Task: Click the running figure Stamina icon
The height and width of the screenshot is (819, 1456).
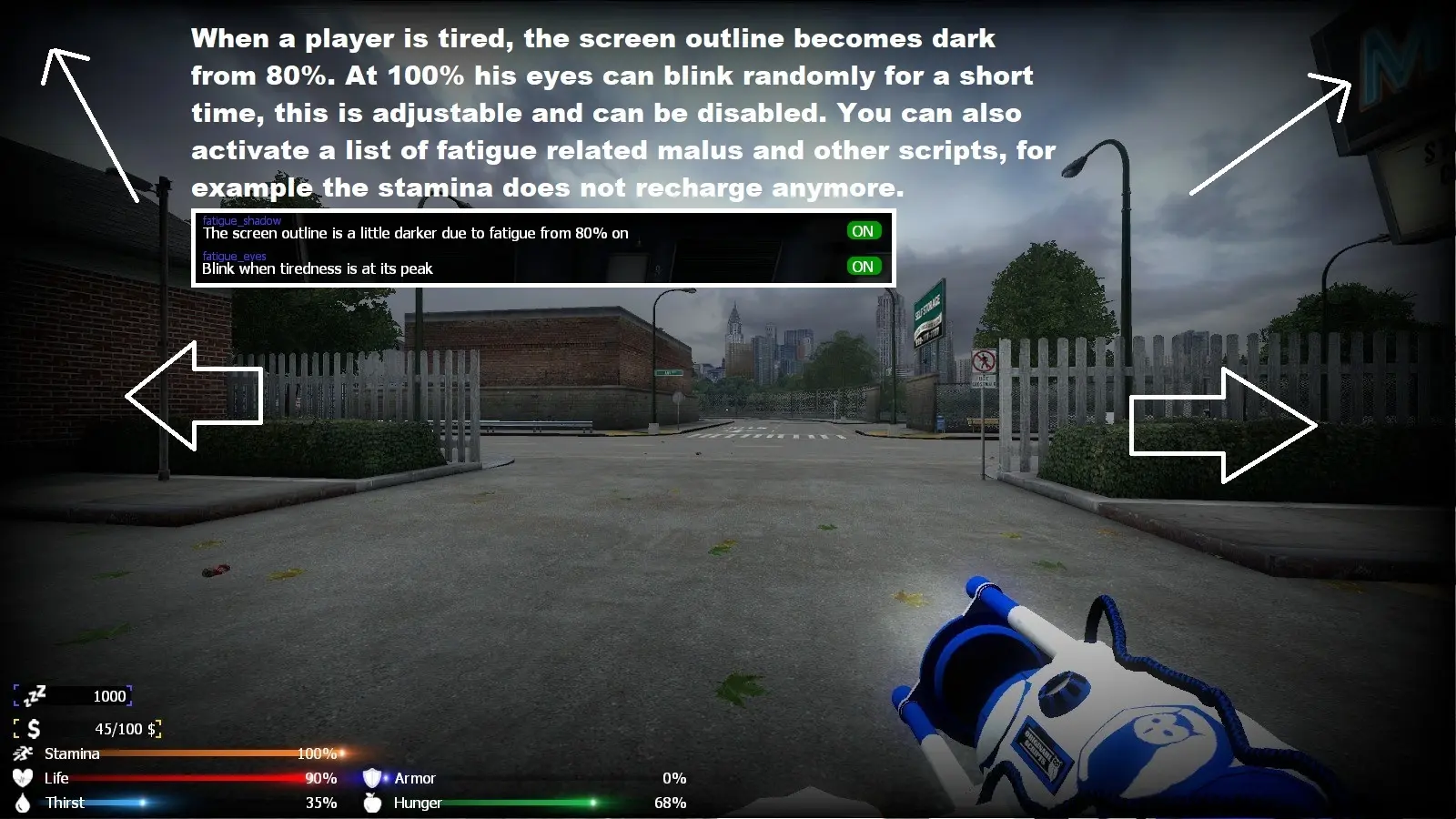Action: [24, 753]
